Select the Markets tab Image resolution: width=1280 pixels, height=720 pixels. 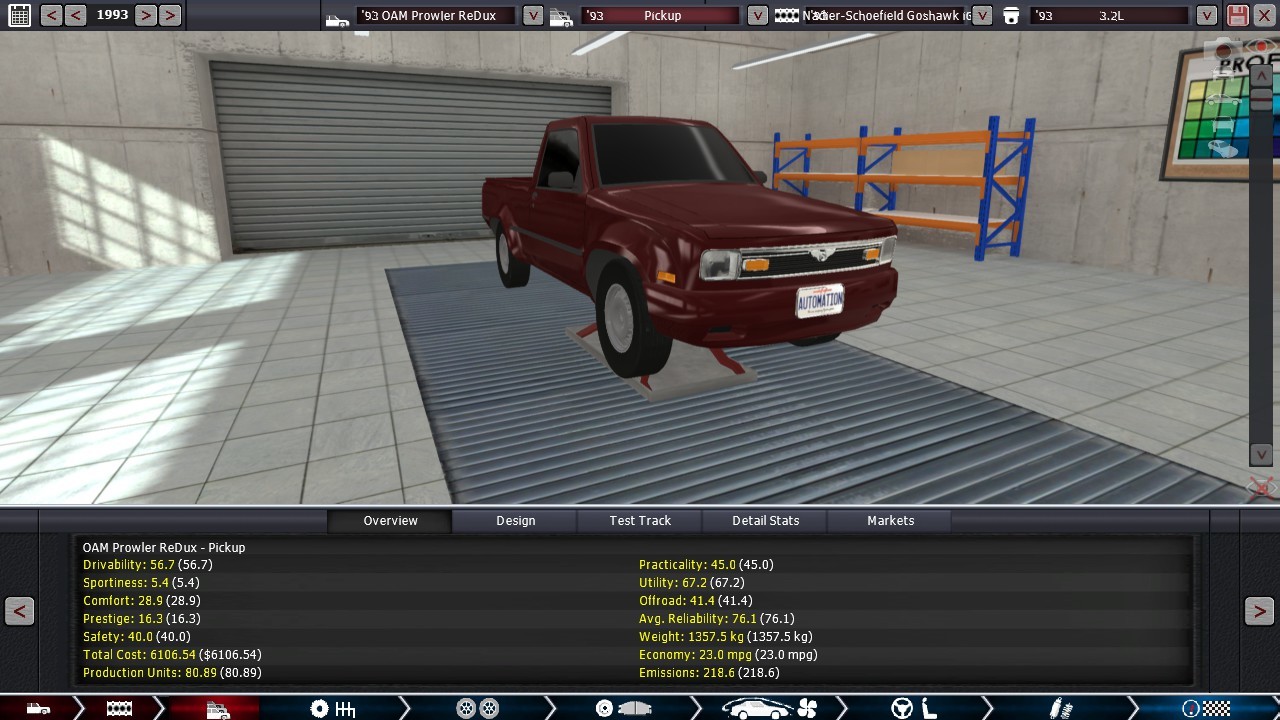coord(890,520)
